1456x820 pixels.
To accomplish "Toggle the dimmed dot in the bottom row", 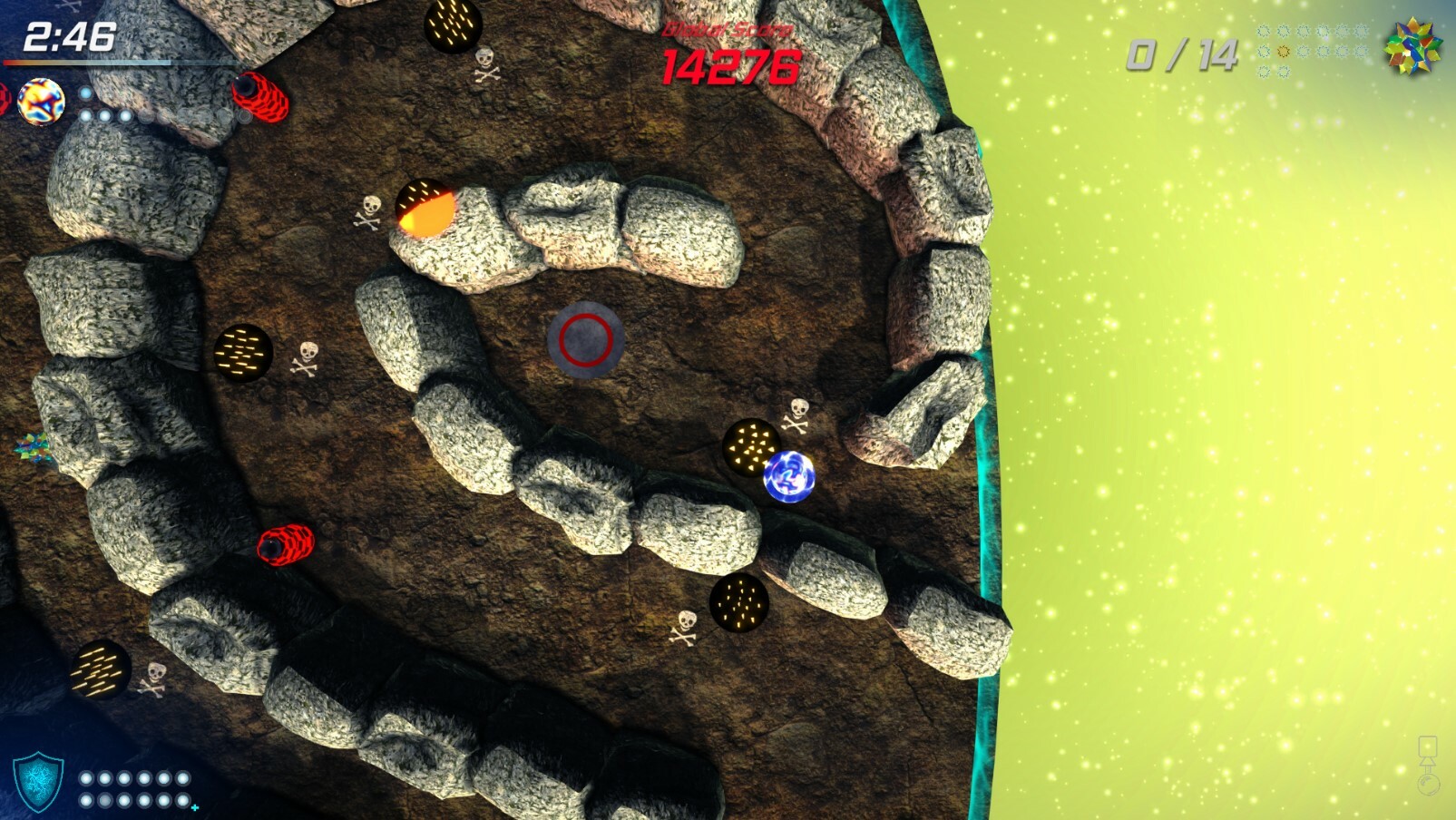I will (103, 801).
